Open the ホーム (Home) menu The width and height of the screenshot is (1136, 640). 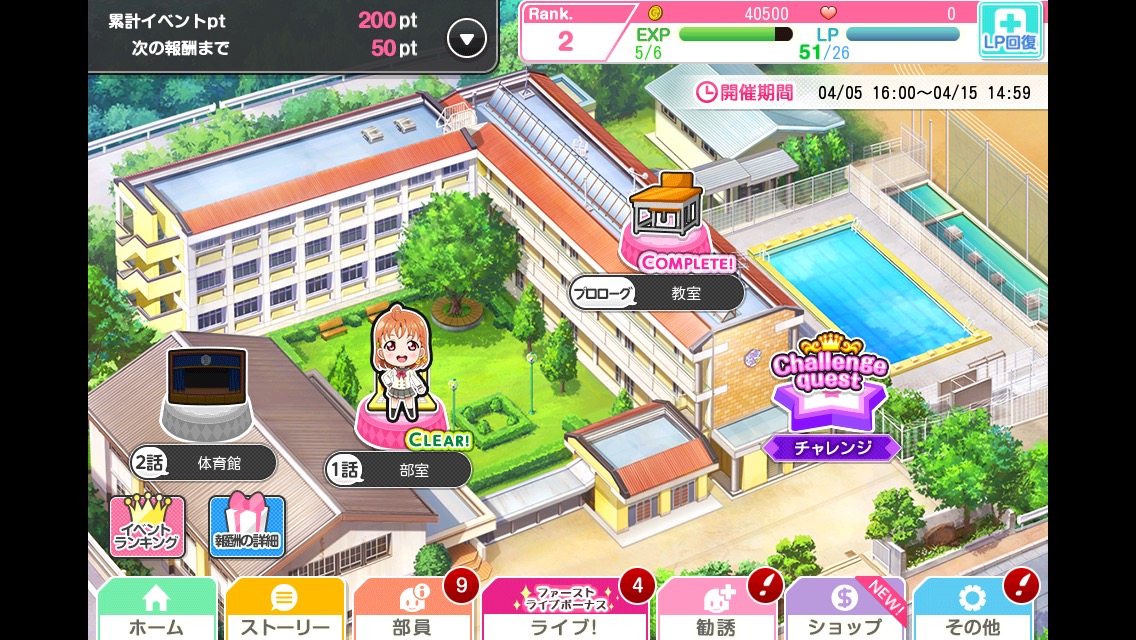click(x=156, y=610)
